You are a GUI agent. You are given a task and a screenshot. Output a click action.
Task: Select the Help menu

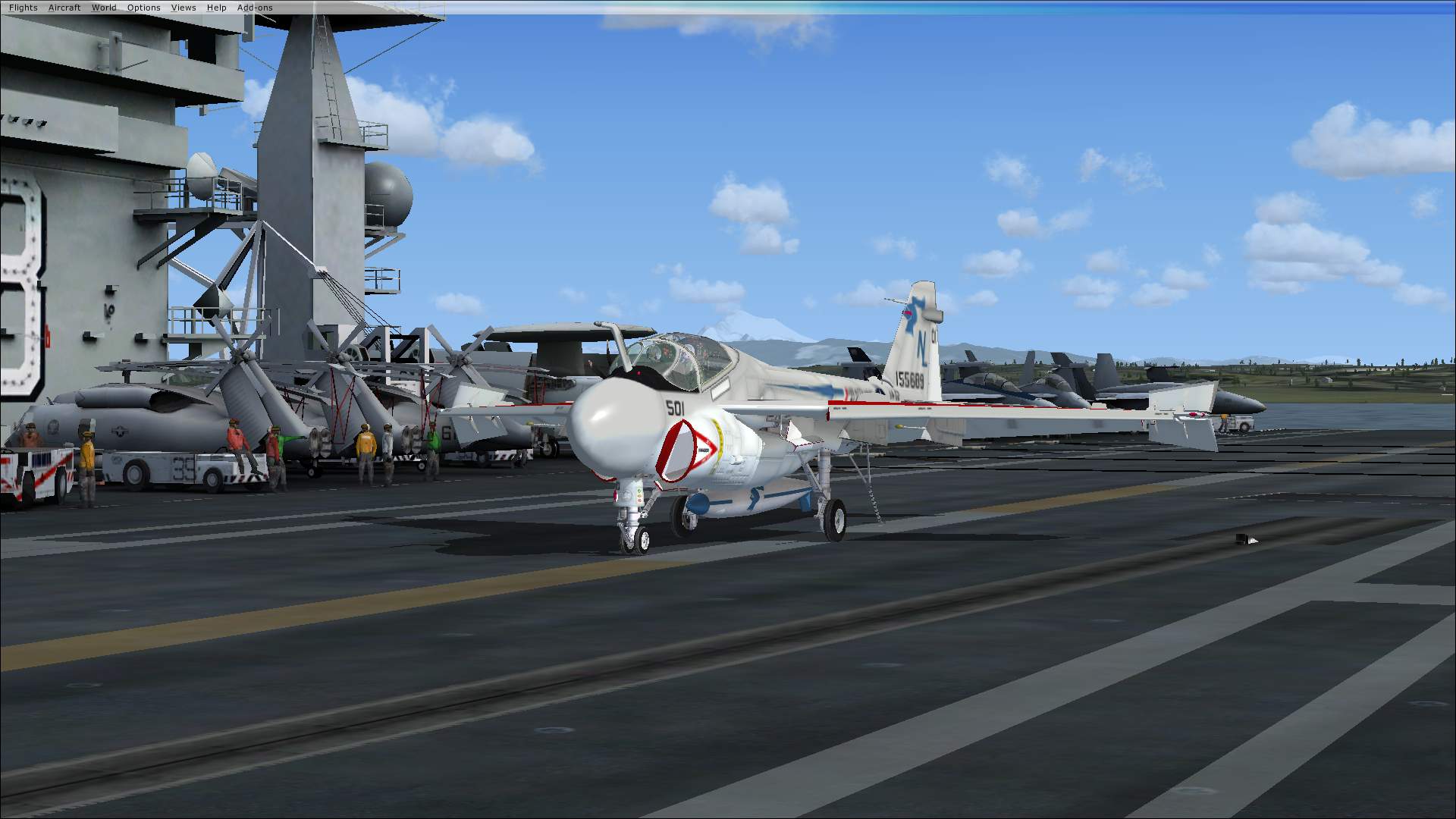[217, 8]
